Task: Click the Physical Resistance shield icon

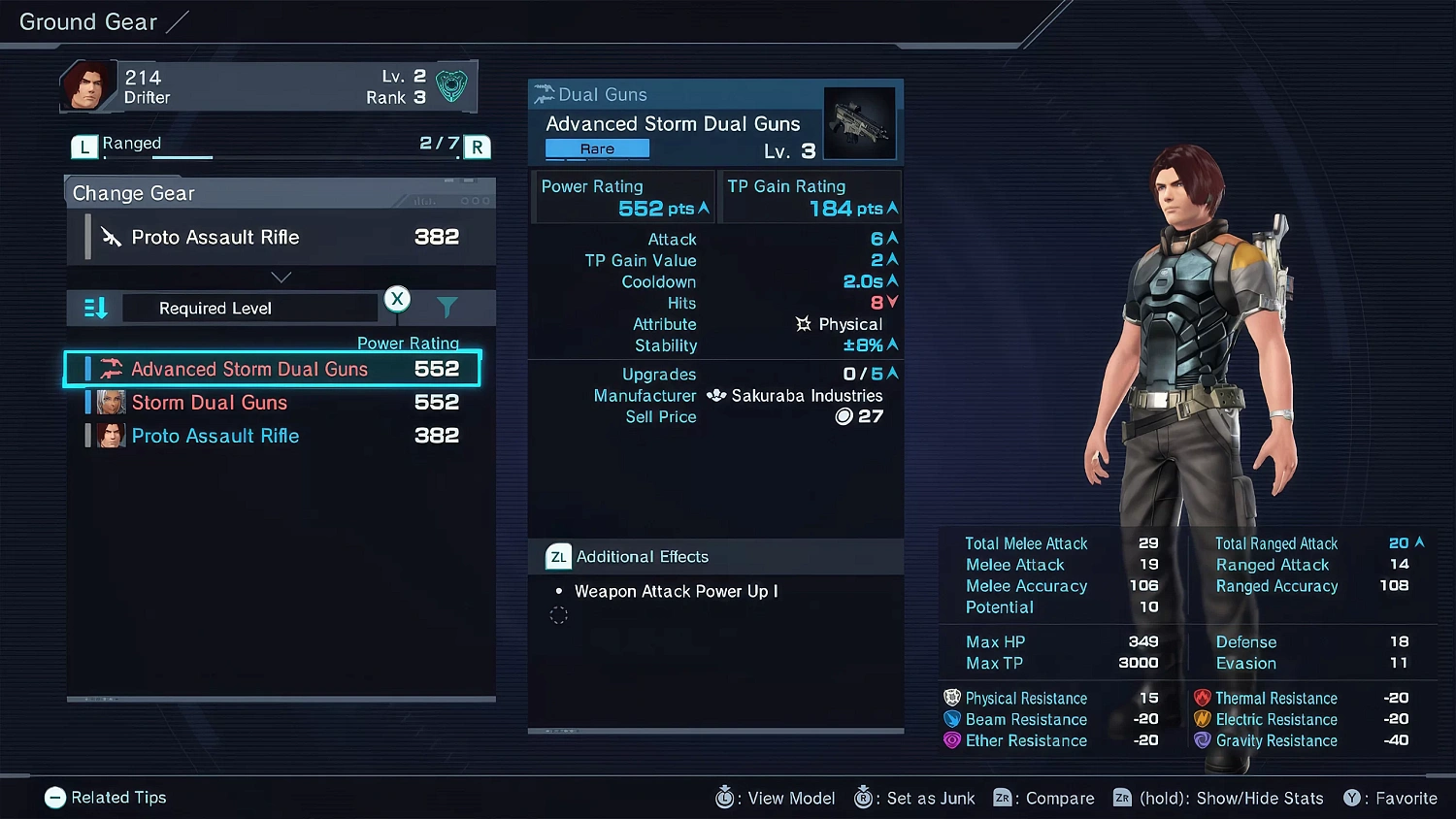Action: [950, 698]
